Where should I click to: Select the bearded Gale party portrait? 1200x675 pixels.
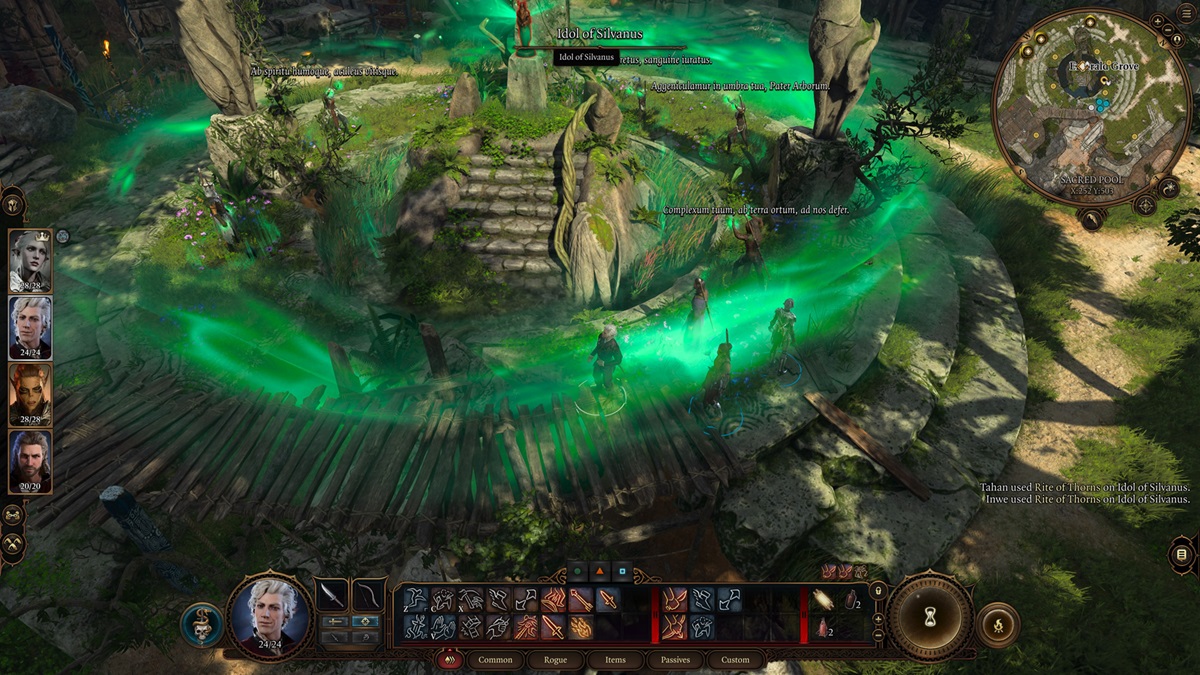(30, 461)
